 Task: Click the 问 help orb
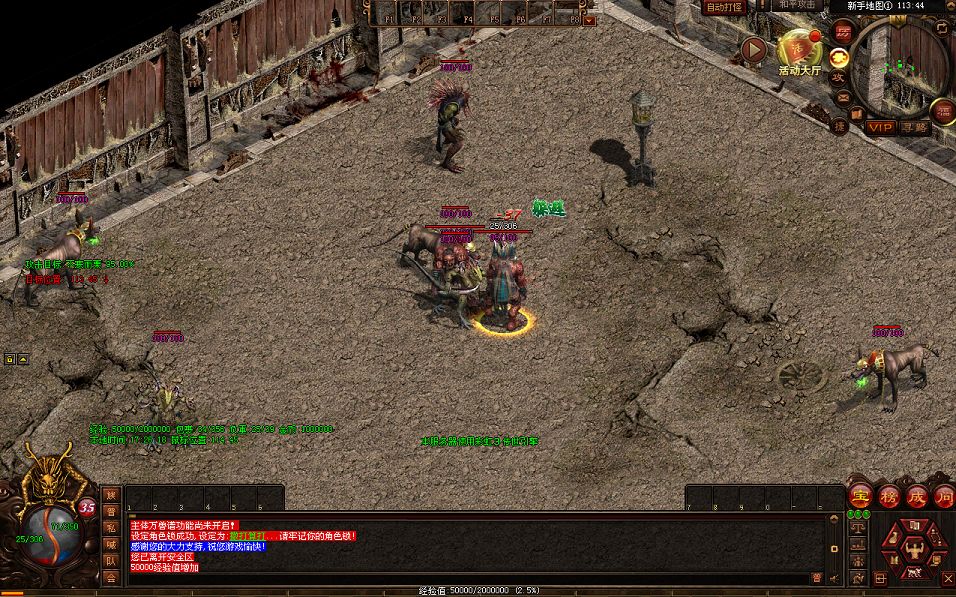945,496
